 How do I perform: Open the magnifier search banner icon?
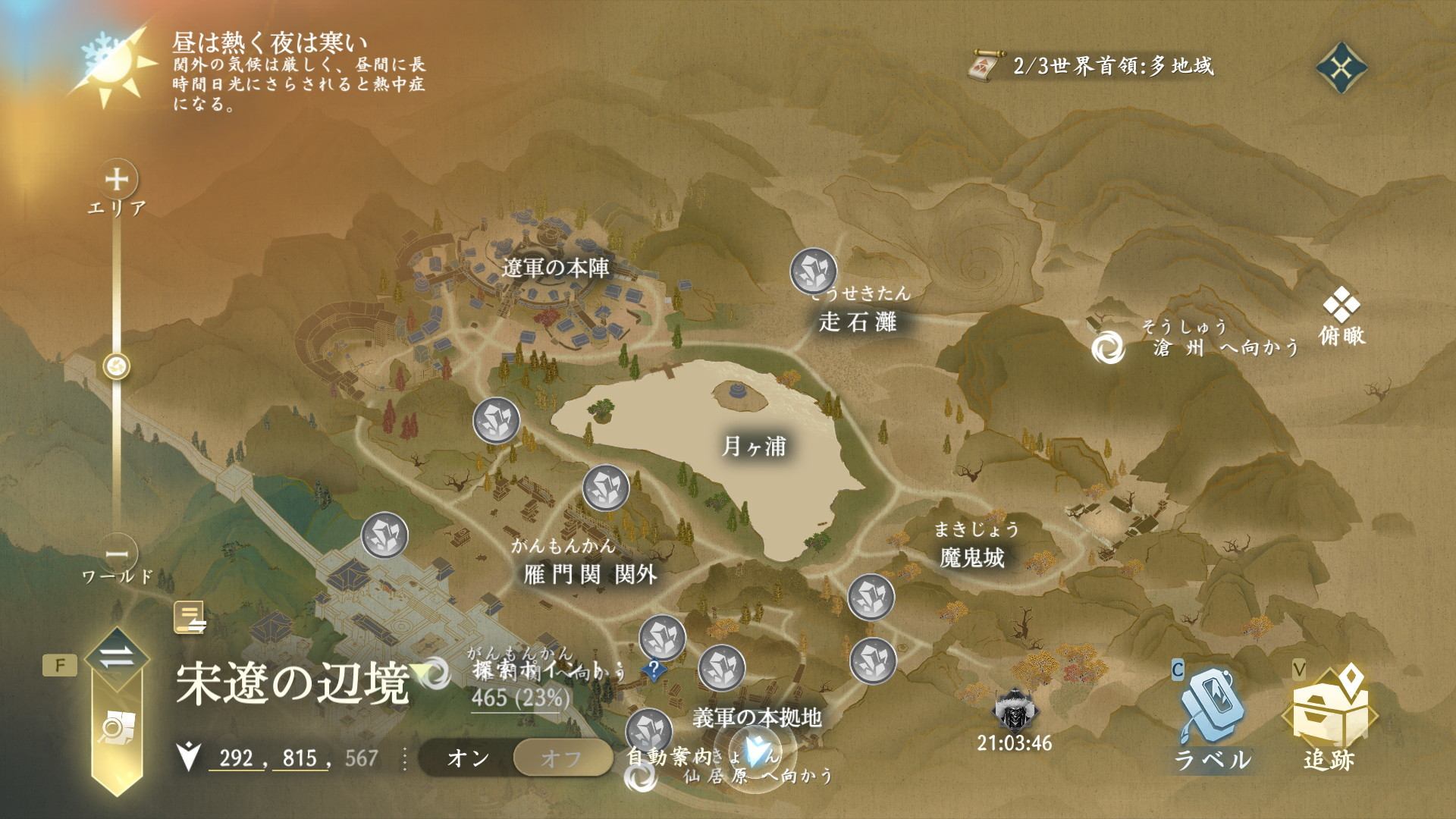coord(116,728)
